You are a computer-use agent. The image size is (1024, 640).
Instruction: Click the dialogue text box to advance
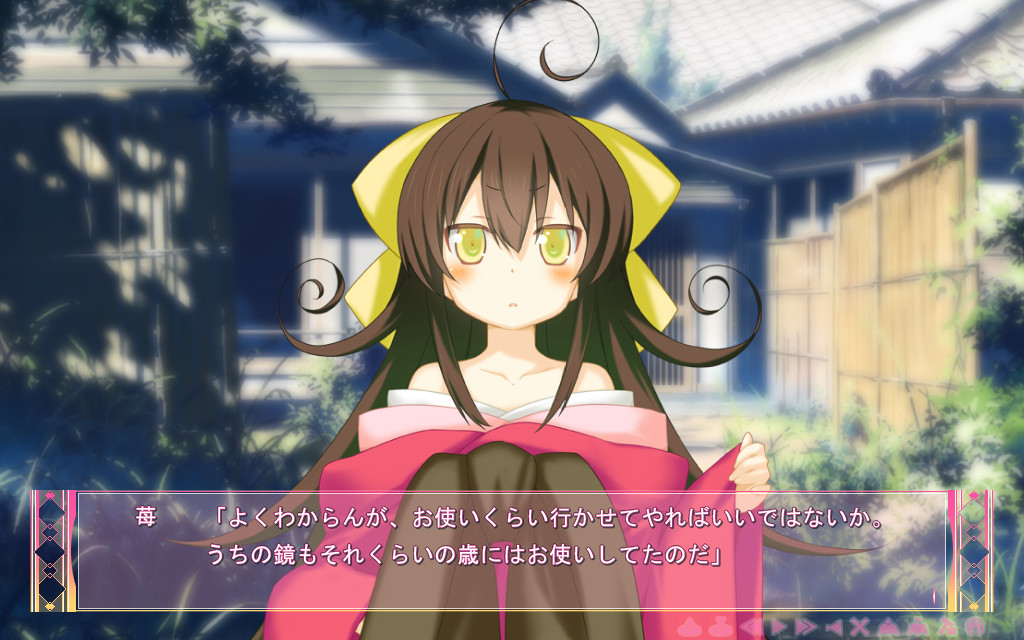511,550
